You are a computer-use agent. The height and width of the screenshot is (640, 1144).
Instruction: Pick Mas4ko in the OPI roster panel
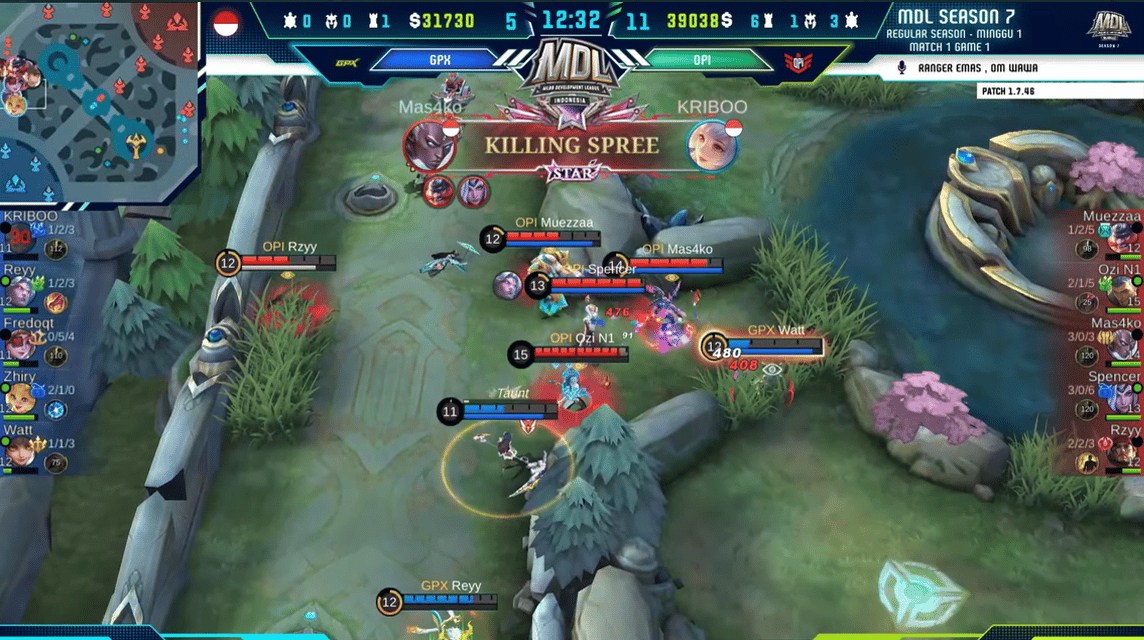point(1112,344)
